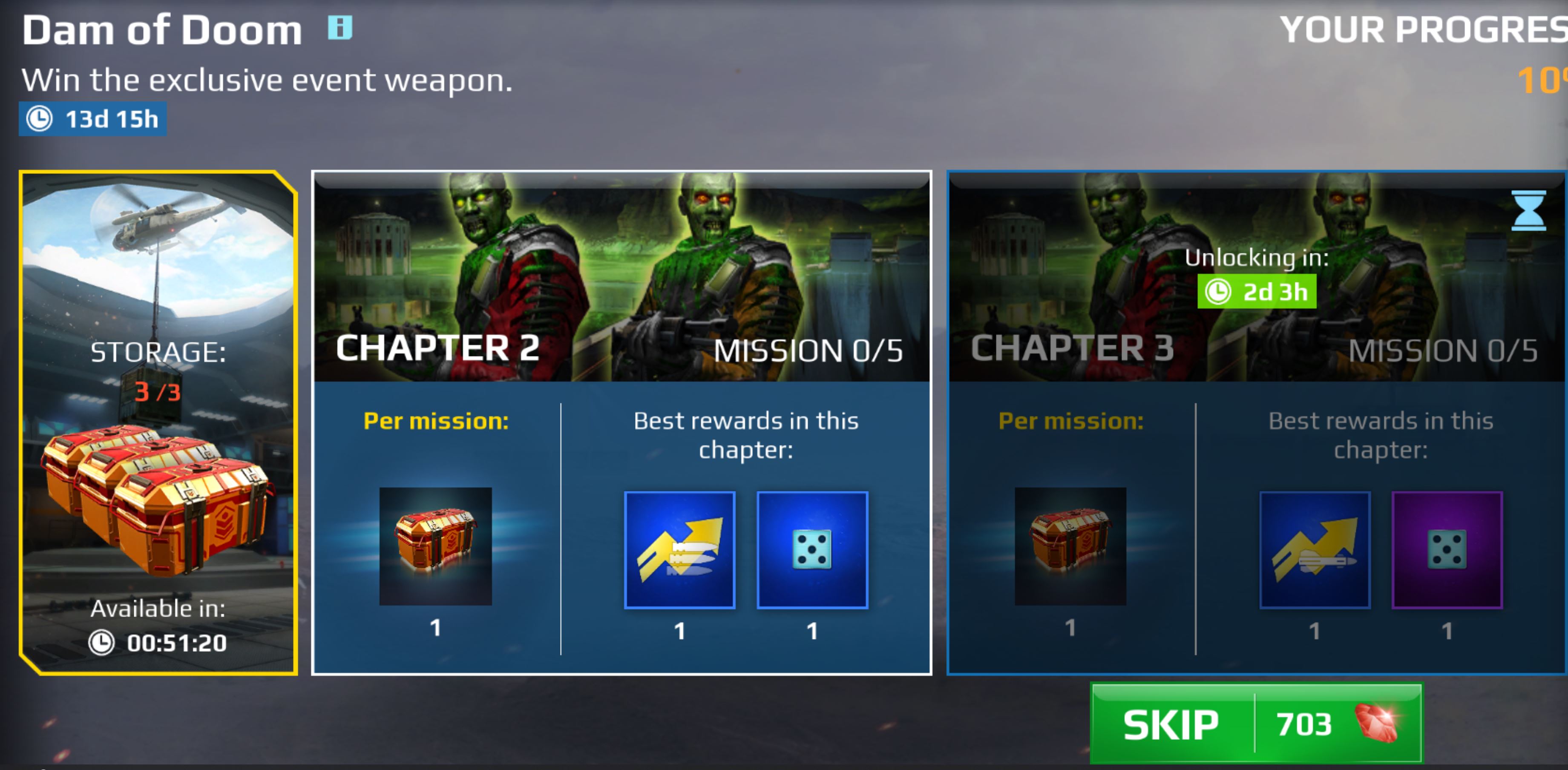
Task: Select the dice reward icon in Chapter 2
Action: tap(811, 550)
